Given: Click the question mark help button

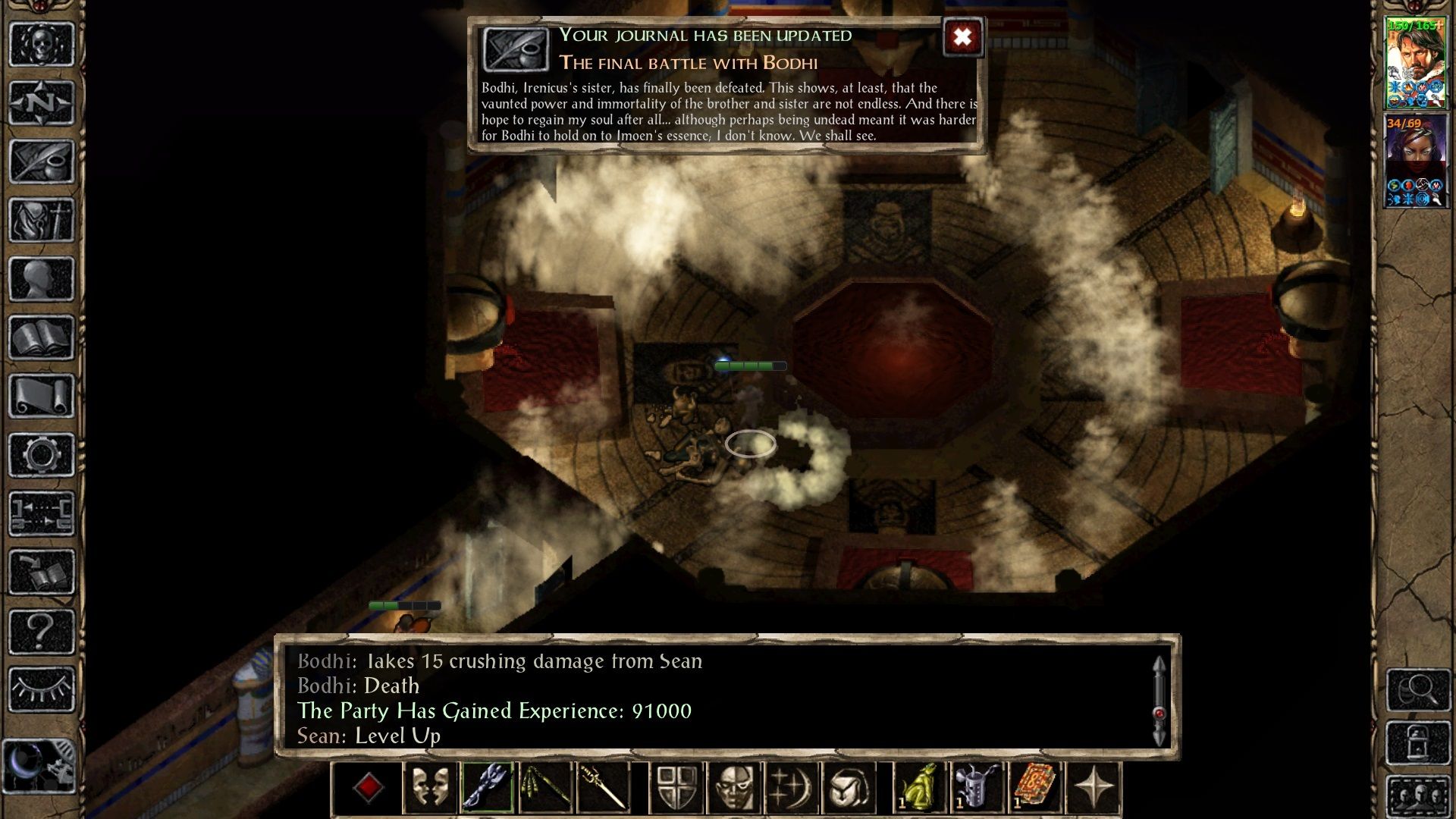Looking at the screenshot, I should click(42, 631).
